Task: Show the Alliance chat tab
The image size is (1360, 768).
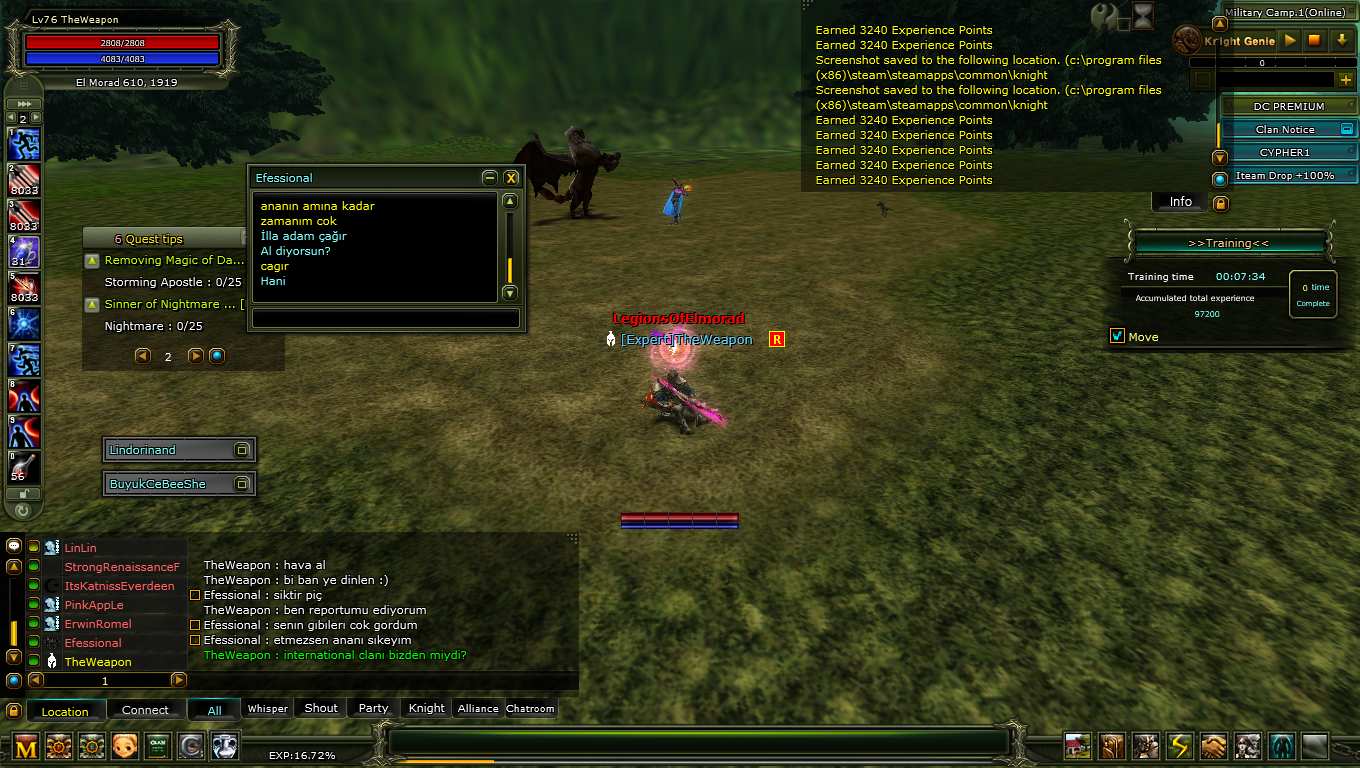Action: point(478,708)
